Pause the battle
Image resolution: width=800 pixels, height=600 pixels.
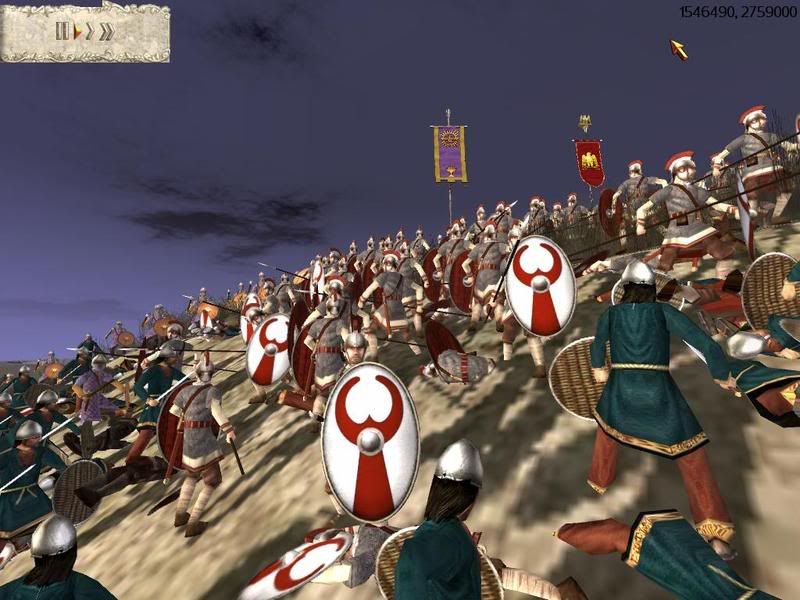[x=62, y=31]
